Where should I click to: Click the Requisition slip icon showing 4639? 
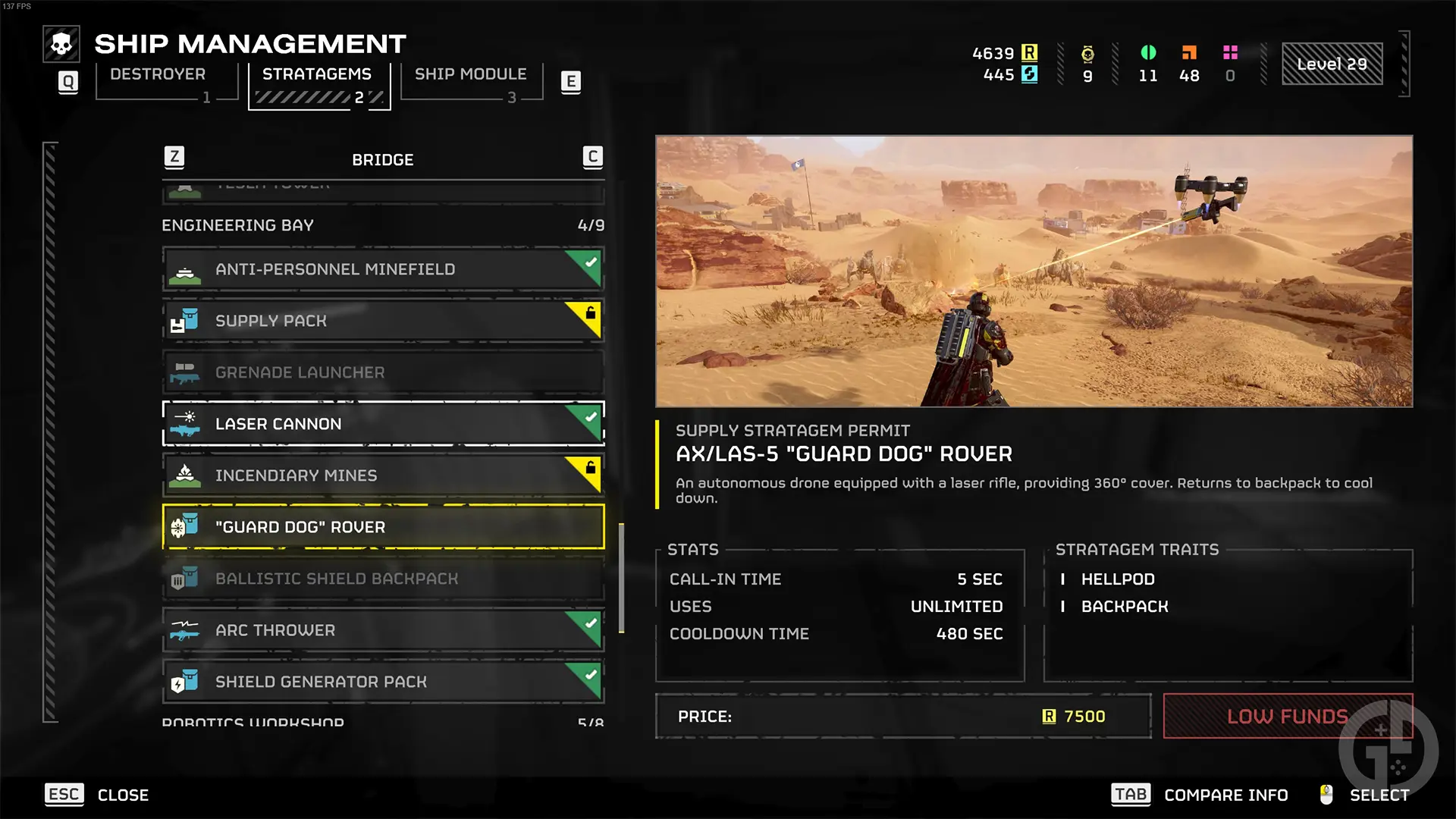pos(1030,53)
